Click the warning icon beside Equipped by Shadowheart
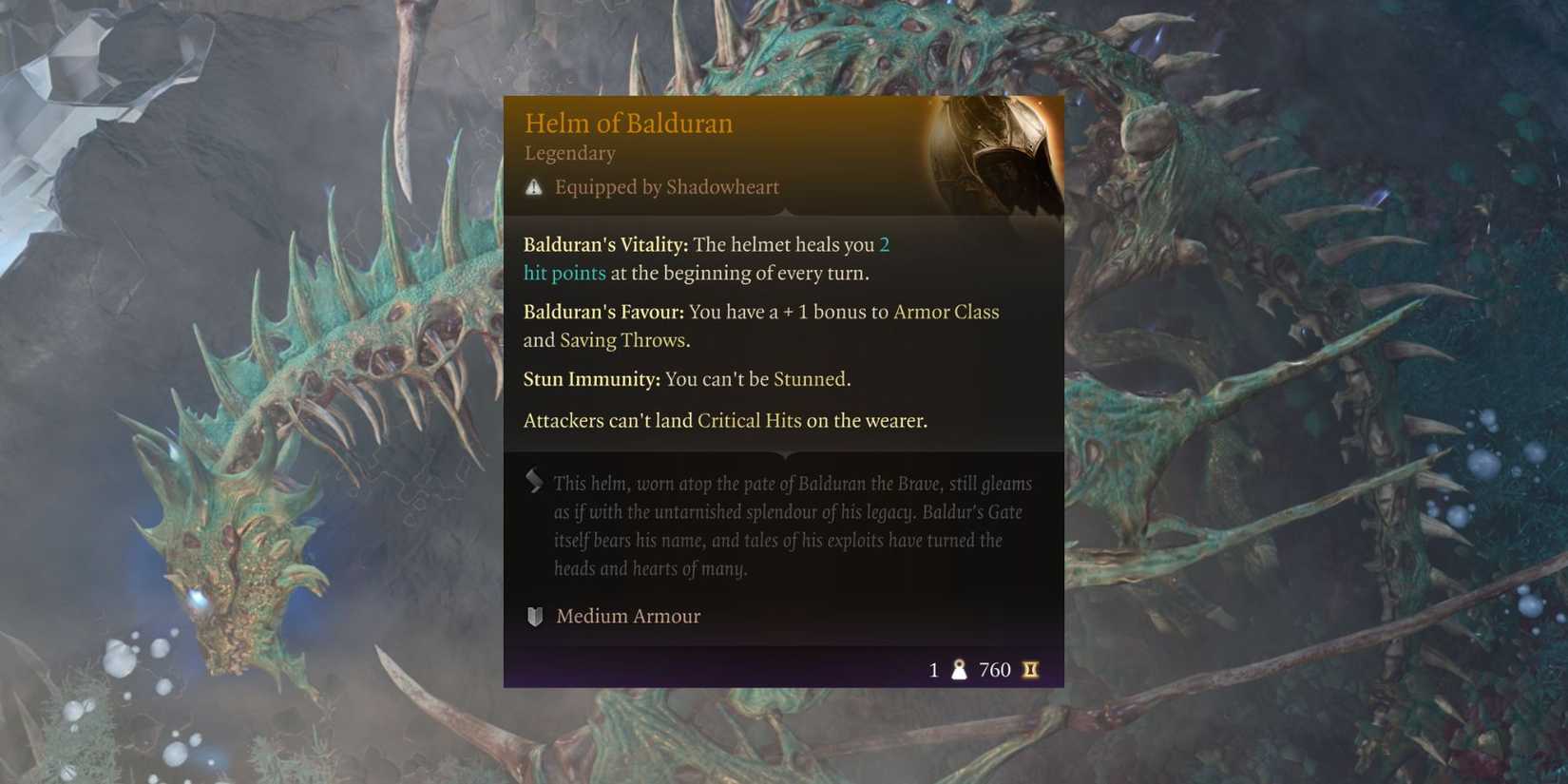Viewport: 1568px width, 784px height. click(534, 186)
